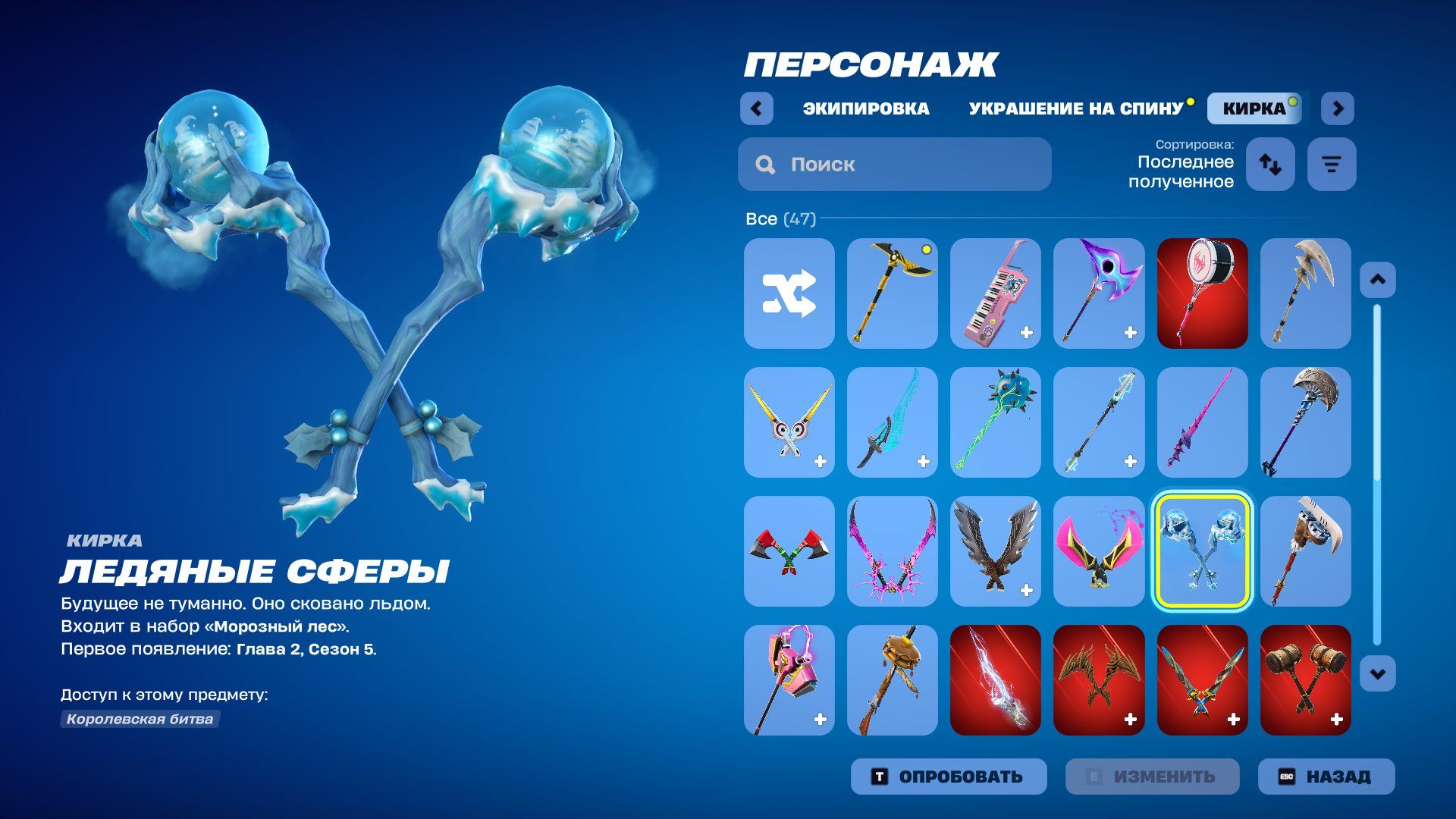Select the pink keyboard keytar pickaxe
The width and height of the screenshot is (1456, 819).
(x=995, y=293)
